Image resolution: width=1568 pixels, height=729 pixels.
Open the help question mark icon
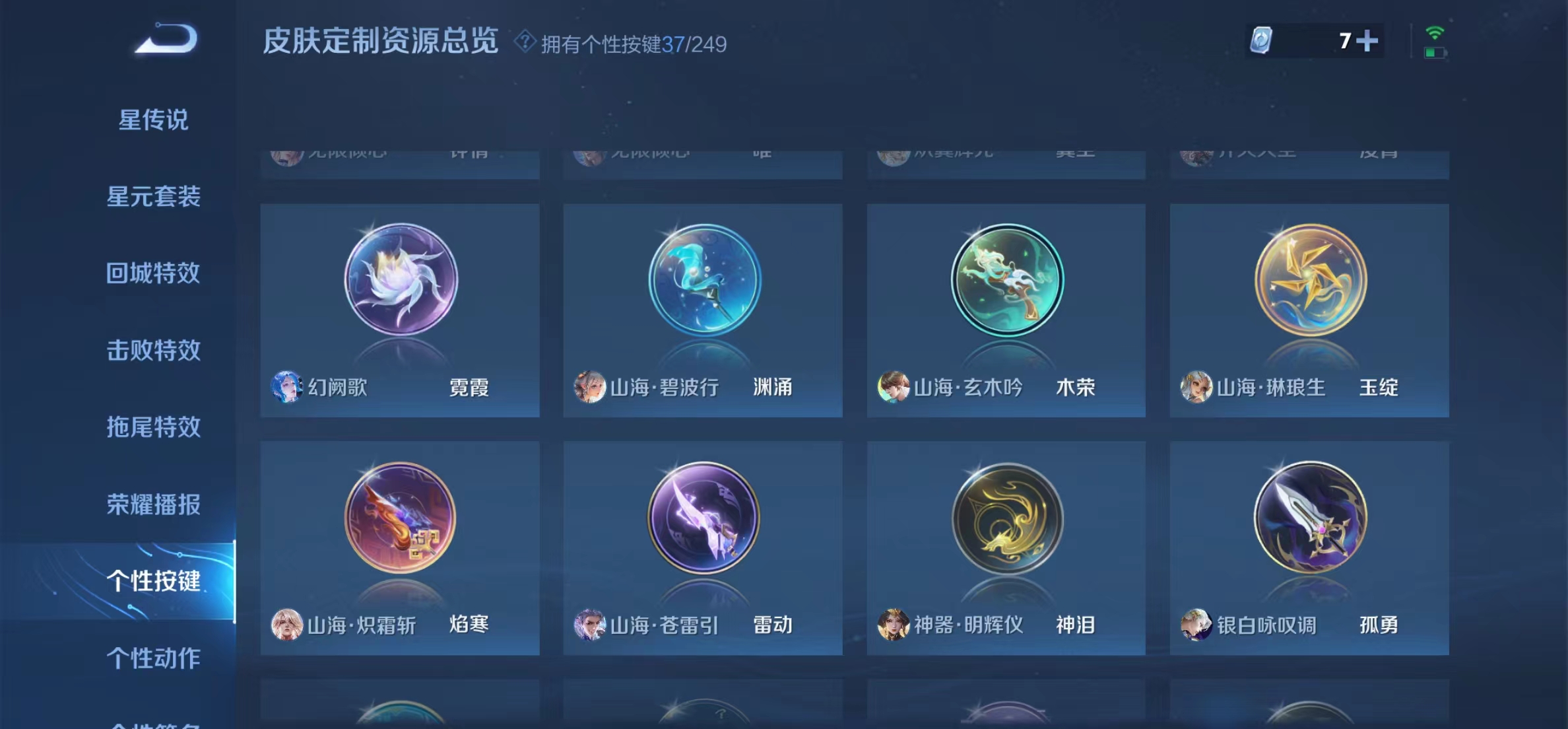(x=525, y=43)
